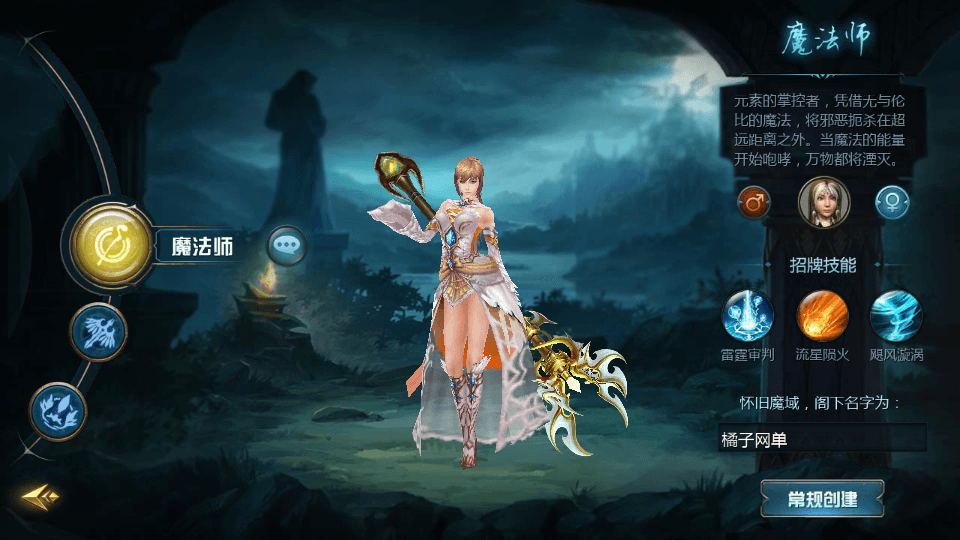This screenshot has width=960, height=540.
Task: View the 雷霆审判 skill icon
Action: [748, 317]
